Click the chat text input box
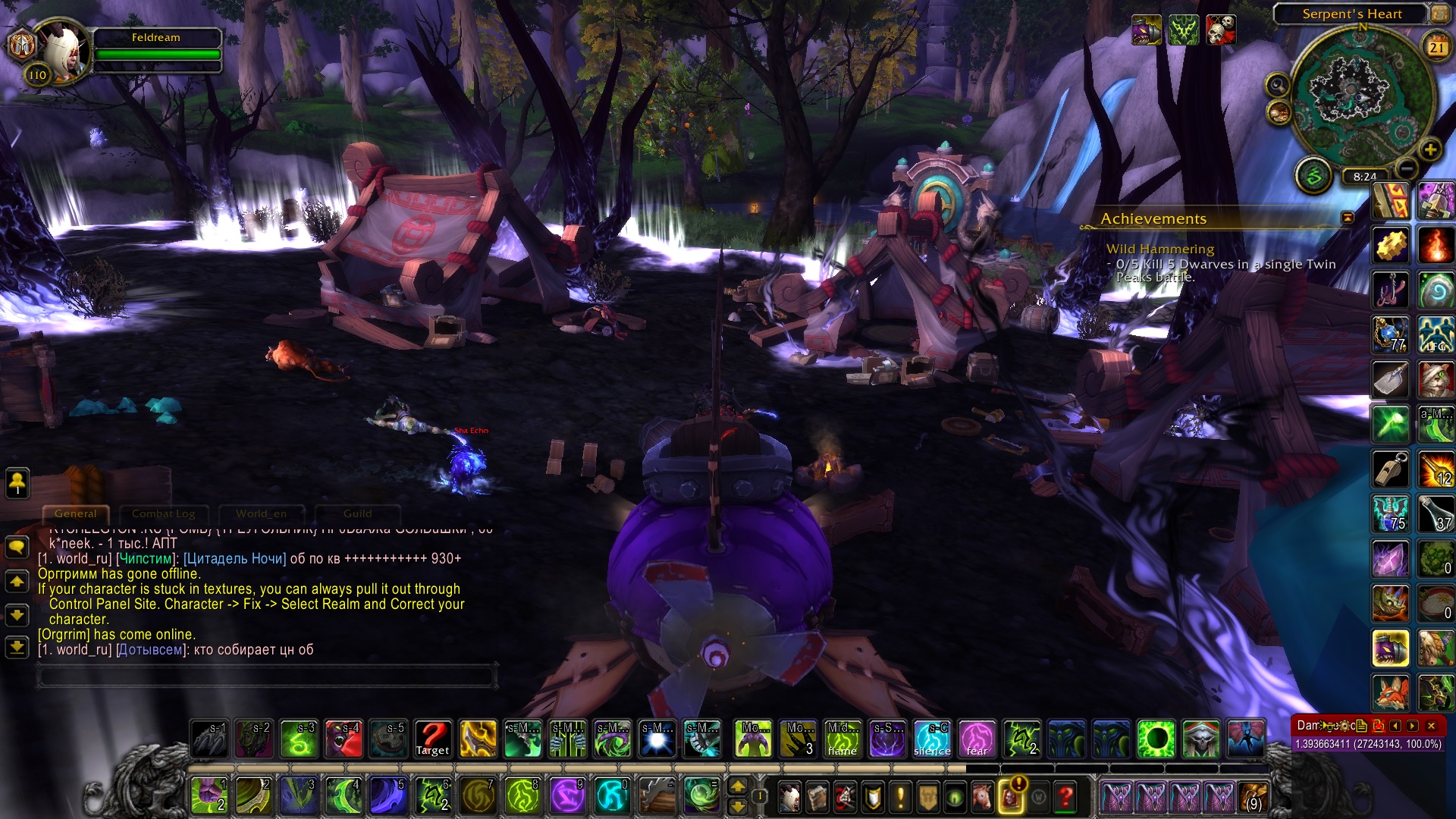This screenshot has height=819, width=1456. coord(267,675)
